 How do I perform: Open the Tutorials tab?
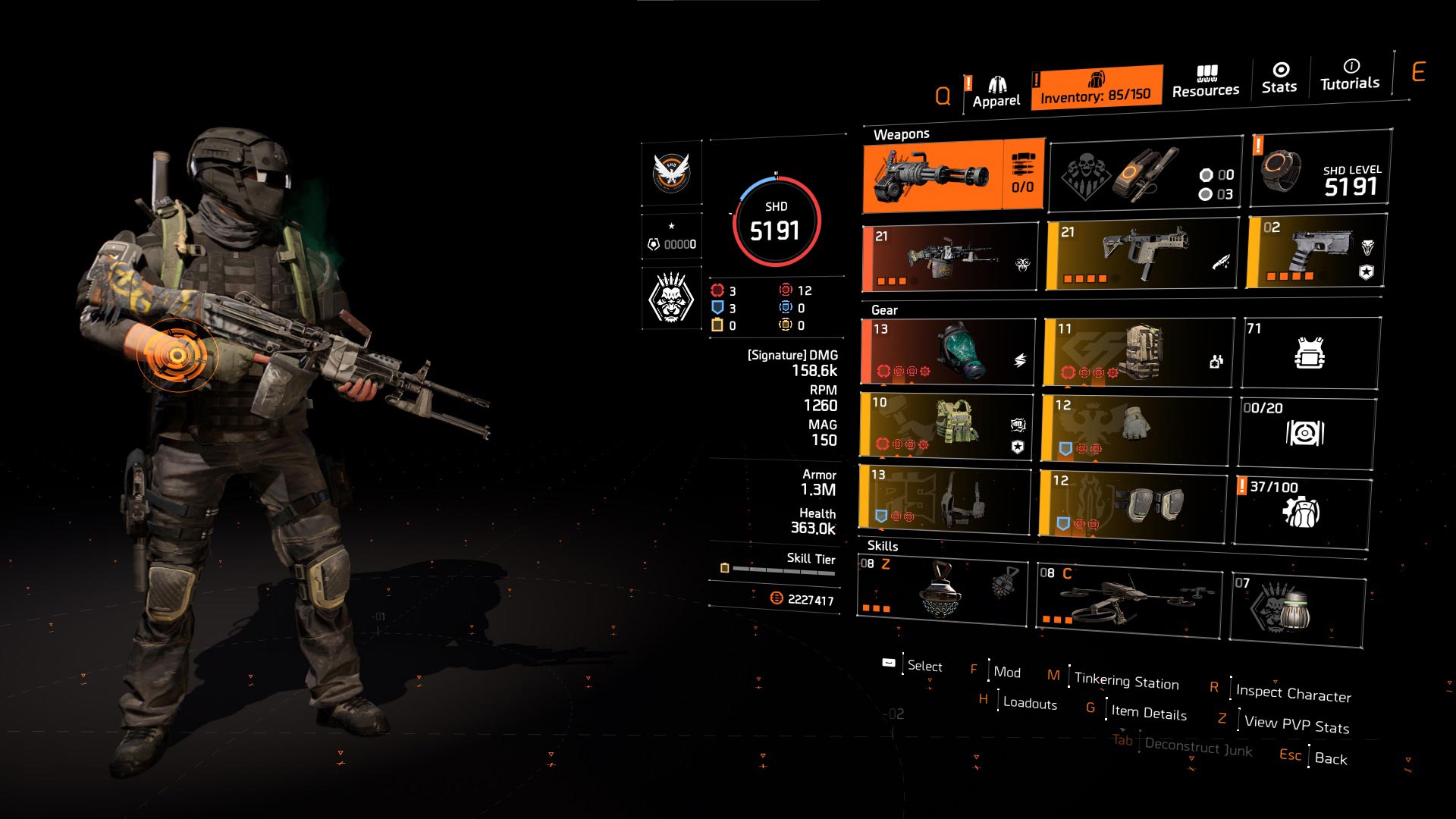point(1350,75)
